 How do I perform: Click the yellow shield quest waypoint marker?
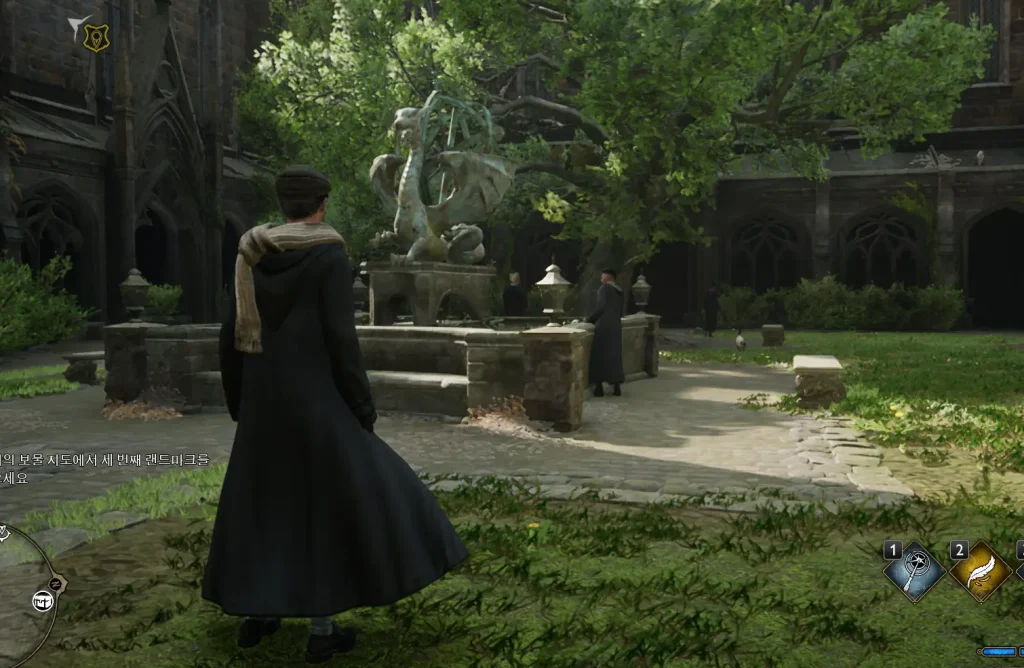coord(95,37)
